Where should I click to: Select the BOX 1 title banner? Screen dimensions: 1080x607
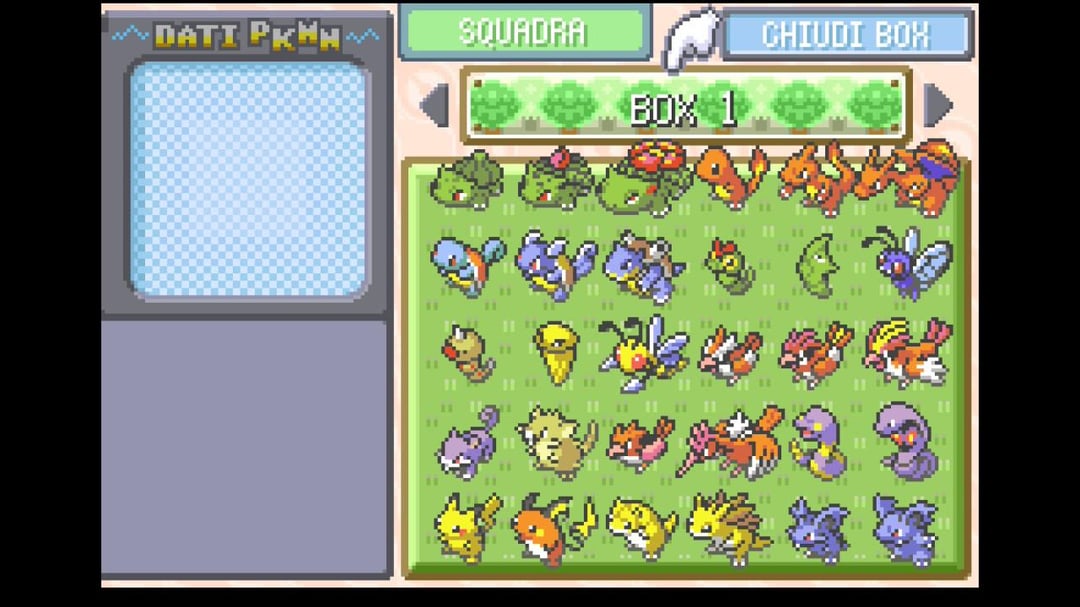683,106
